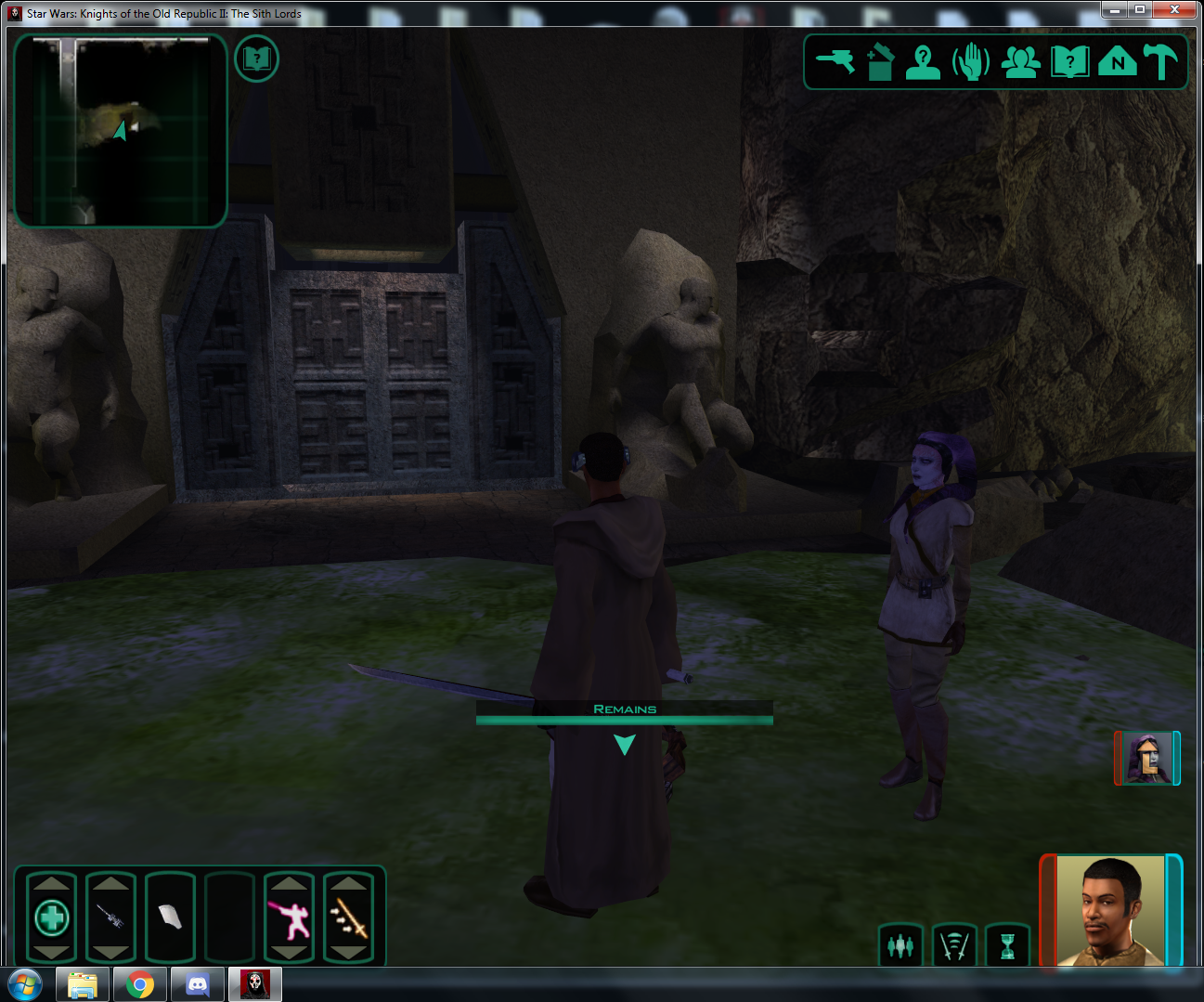This screenshot has width=1204, height=1002.
Task: Select the rifle item hotbar slot
Action: click(111, 917)
